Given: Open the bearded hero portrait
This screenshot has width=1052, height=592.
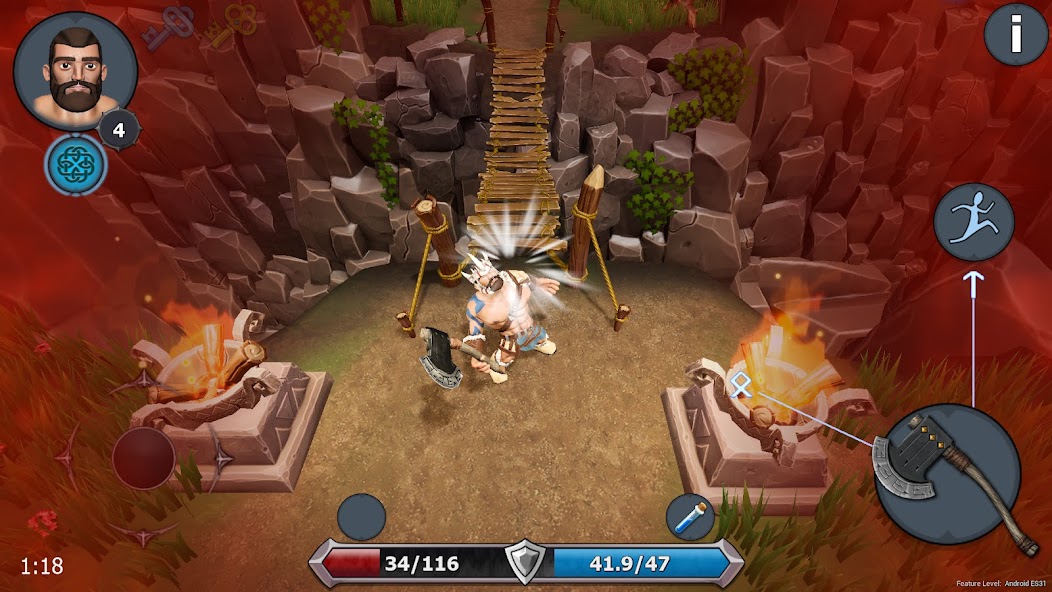Looking at the screenshot, I should tap(75, 71).
